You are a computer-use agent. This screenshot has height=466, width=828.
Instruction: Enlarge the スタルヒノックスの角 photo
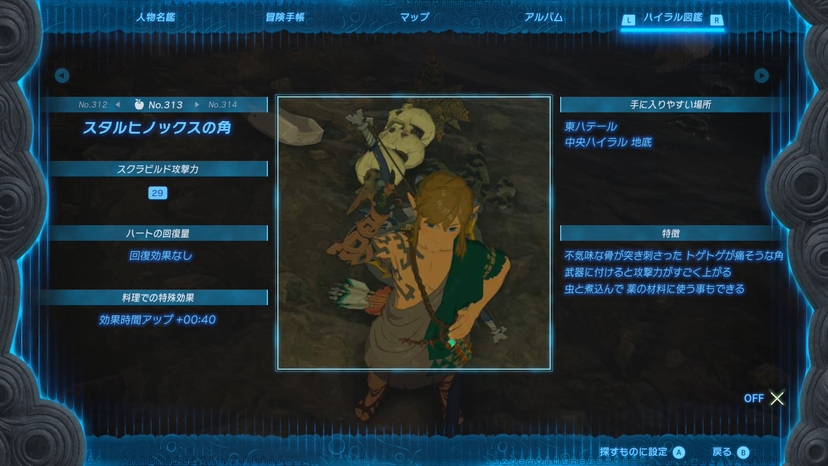(413, 233)
